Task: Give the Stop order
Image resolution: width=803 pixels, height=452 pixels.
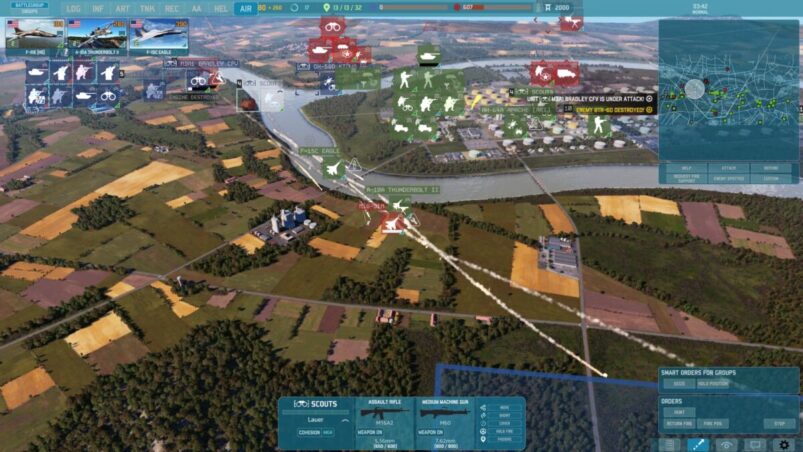Action: [779, 423]
